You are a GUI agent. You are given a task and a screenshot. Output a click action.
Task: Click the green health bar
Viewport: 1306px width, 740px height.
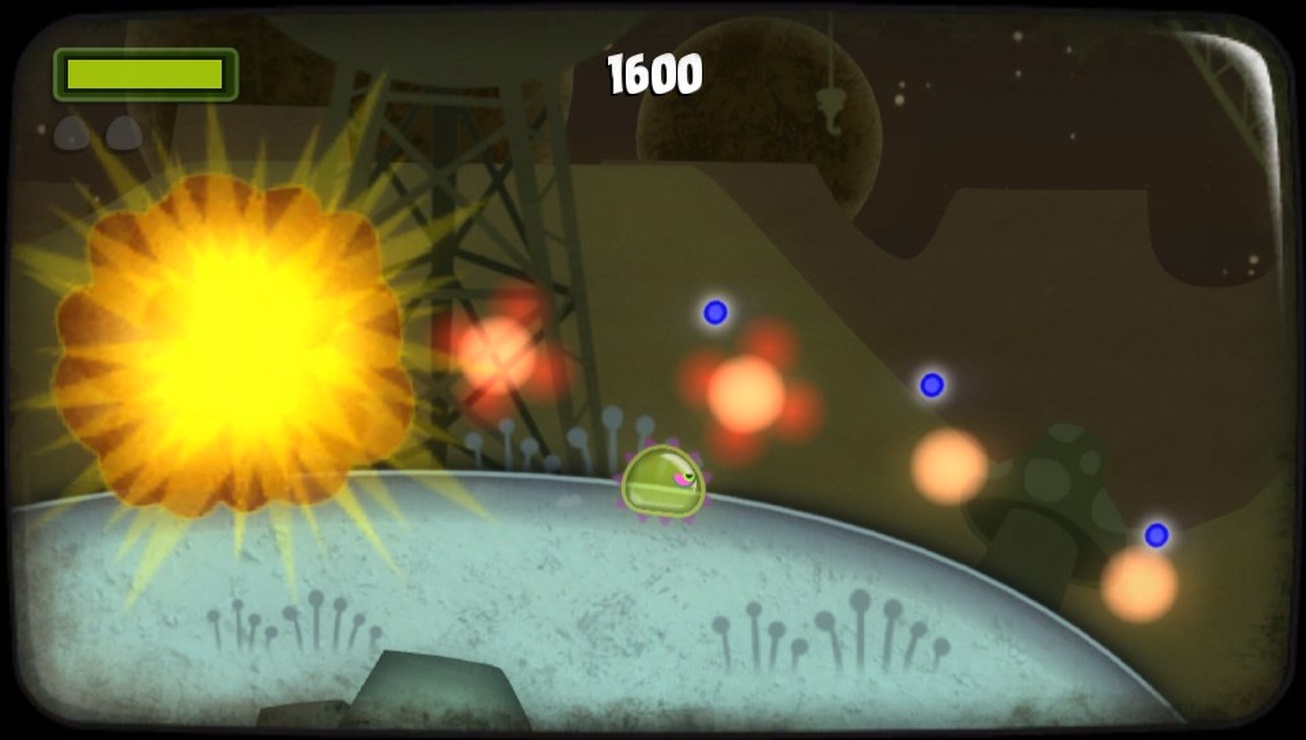145,73
